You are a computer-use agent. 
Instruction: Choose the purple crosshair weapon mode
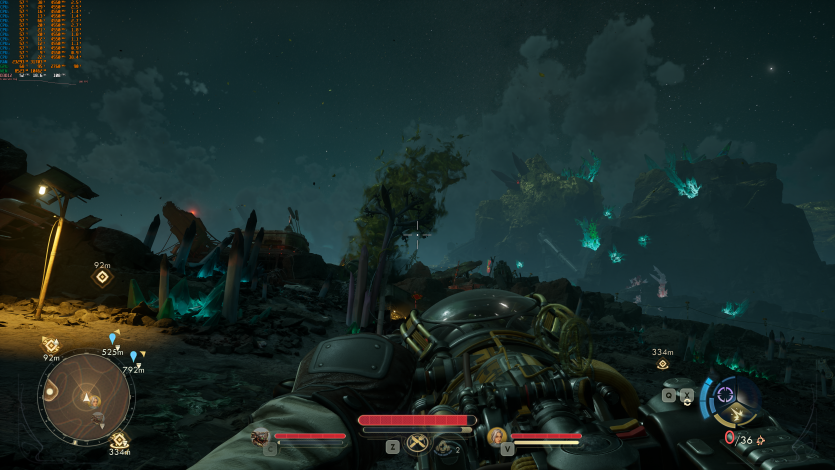click(725, 393)
